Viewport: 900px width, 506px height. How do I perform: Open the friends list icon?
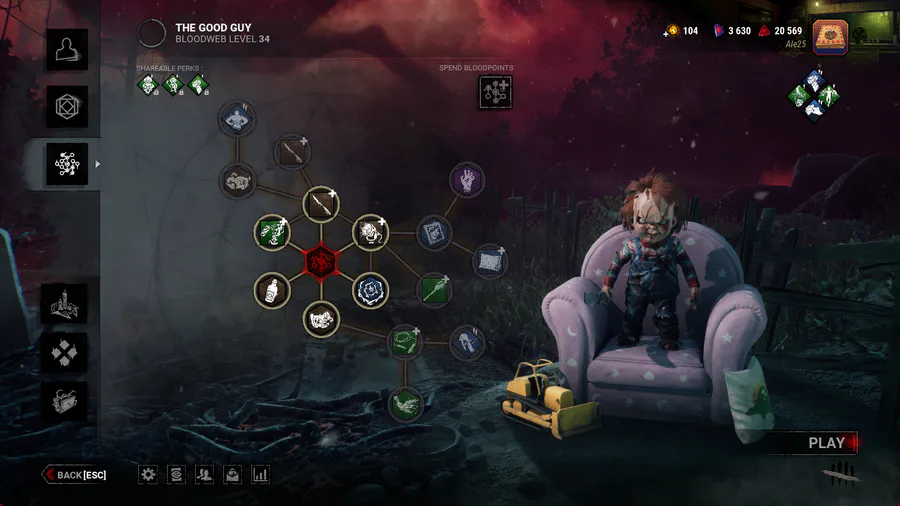(x=204, y=475)
